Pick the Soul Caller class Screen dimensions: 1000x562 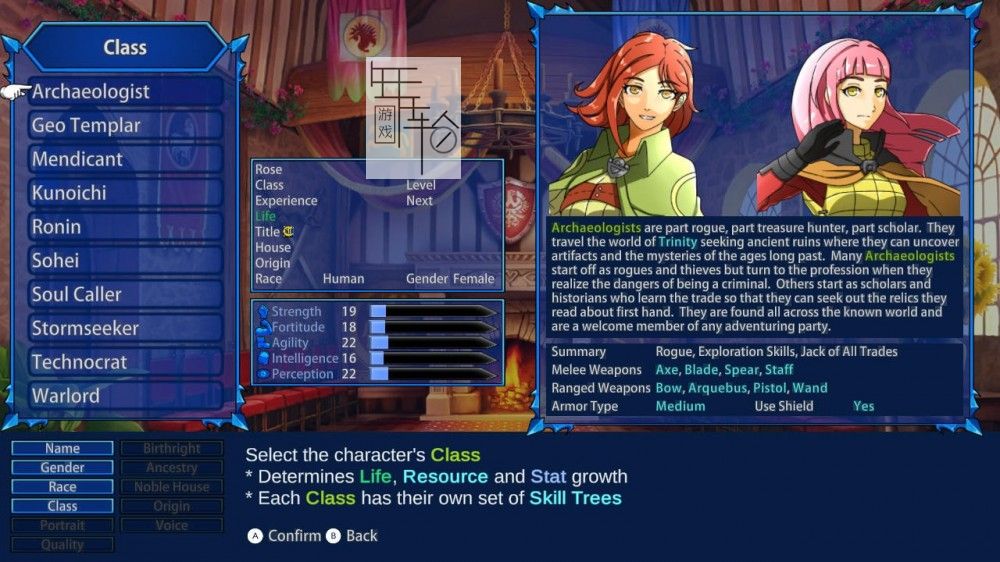[x=125, y=295]
